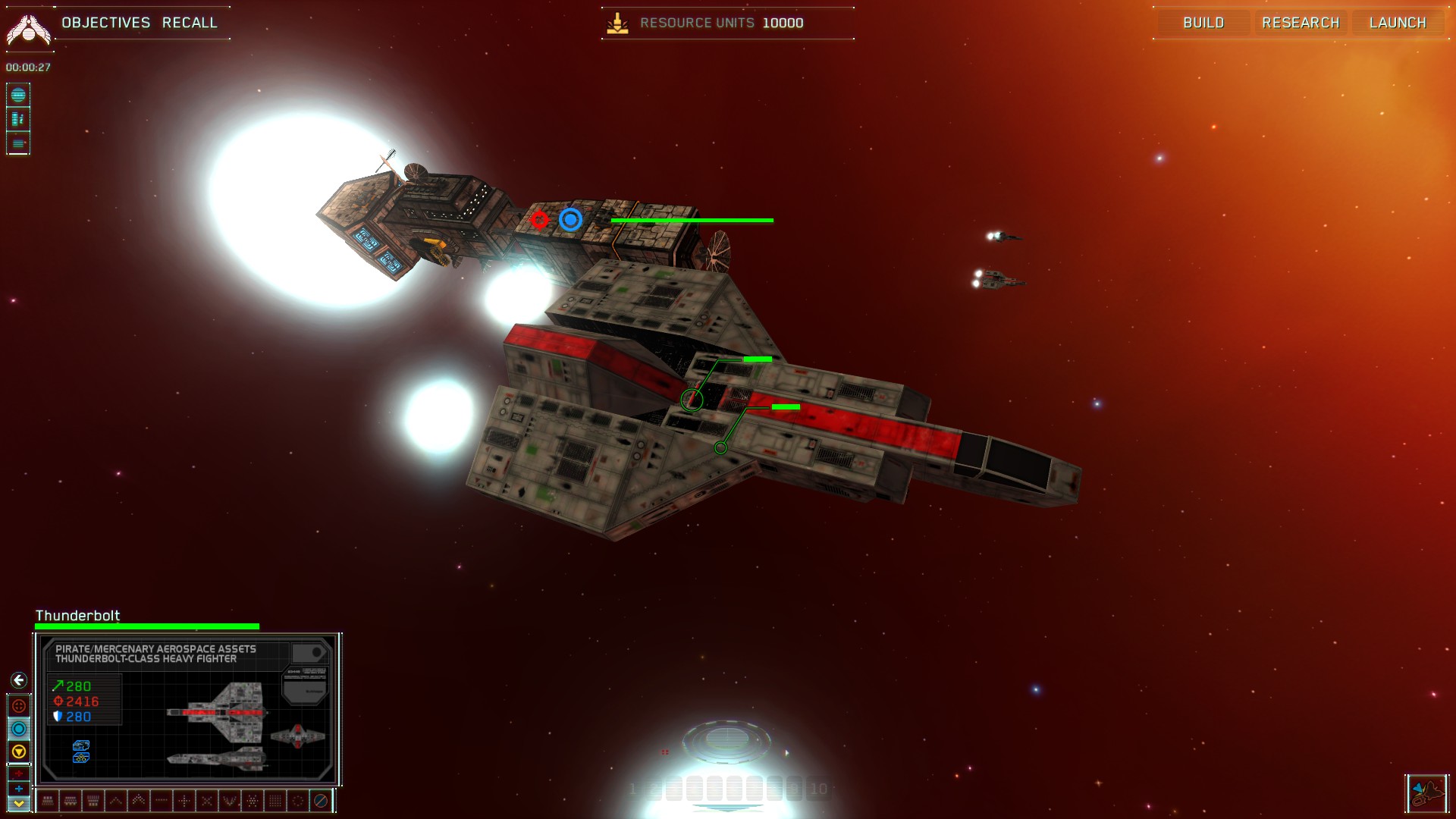Toggle the striped globe sensors icon
This screenshot has width=1456, height=819.
[18, 96]
